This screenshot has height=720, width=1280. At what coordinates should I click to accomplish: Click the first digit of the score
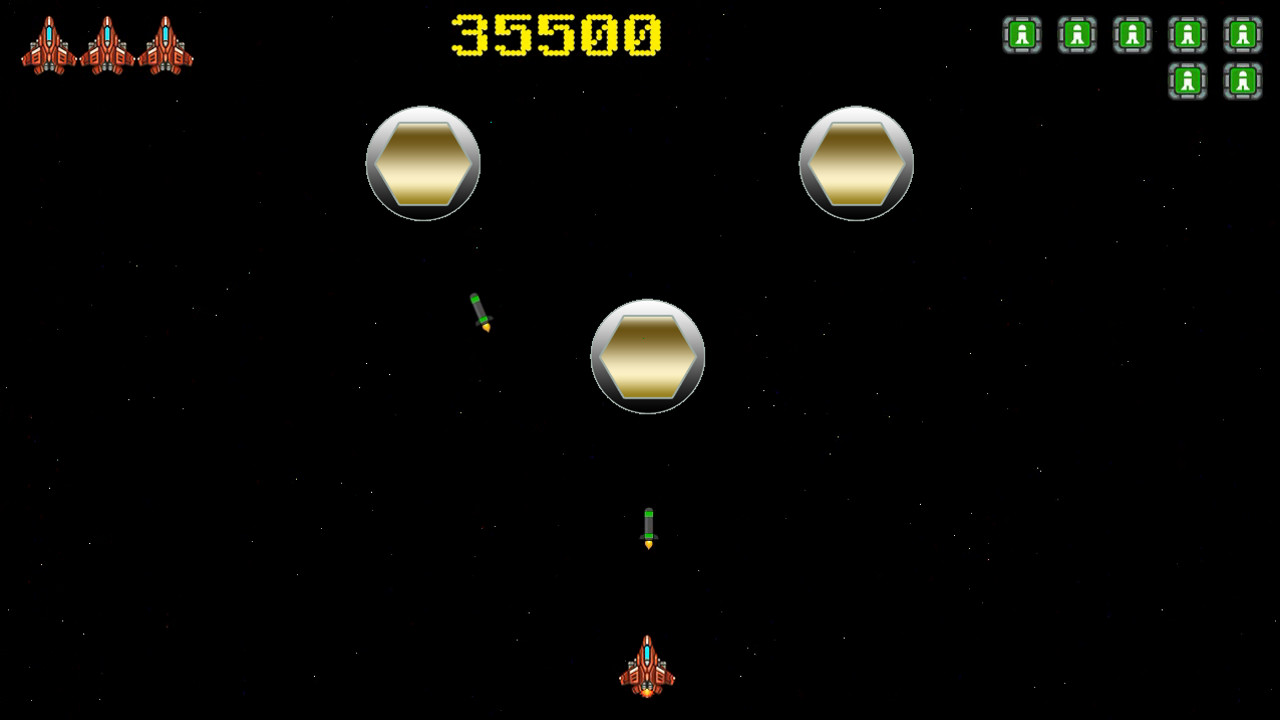(470, 33)
